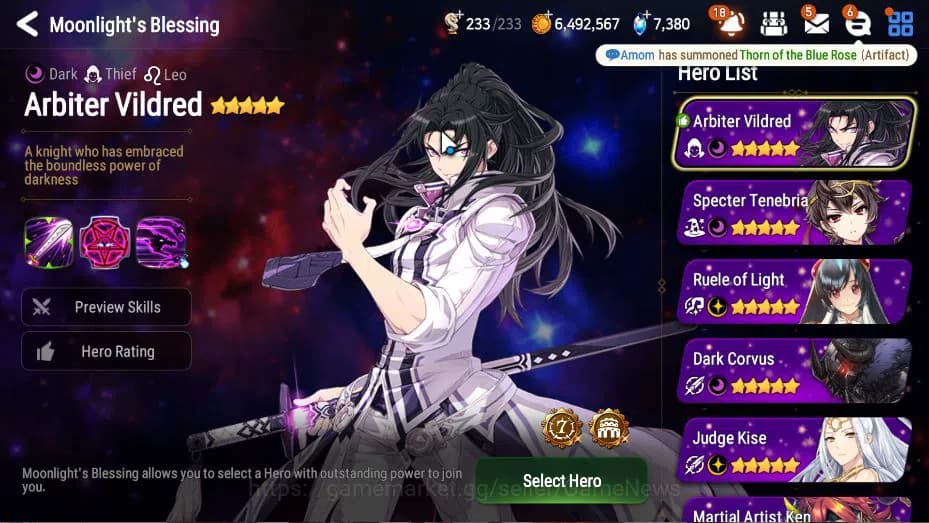Viewport: 929px width, 523px height.
Task: Open the backpack inventory icon
Action: pos(773,23)
